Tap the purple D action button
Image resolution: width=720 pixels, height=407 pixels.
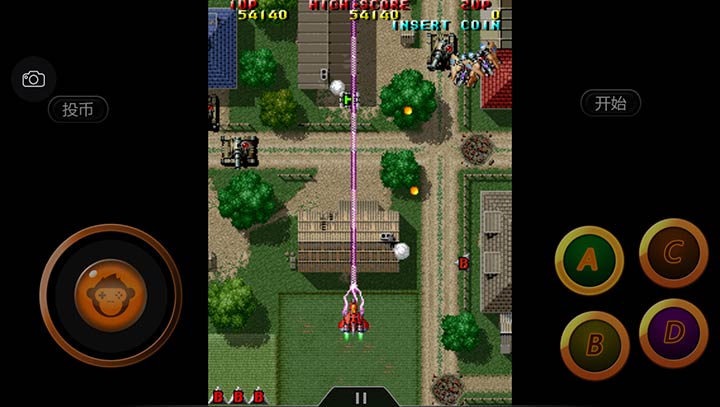673,333
